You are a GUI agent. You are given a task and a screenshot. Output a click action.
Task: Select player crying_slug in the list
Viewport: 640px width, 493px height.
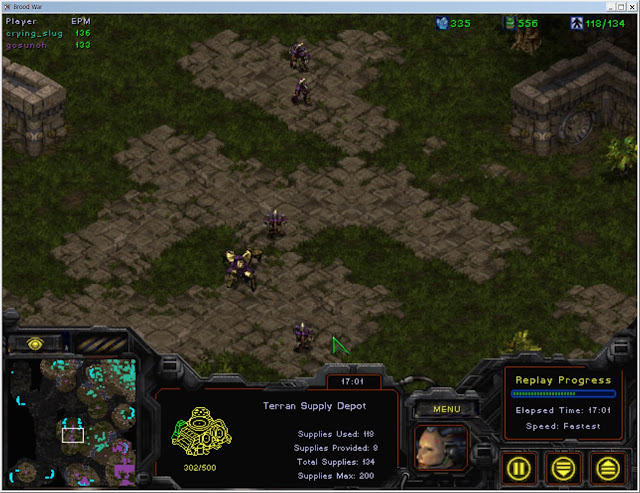pyautogui.click(x=35, y=33)
